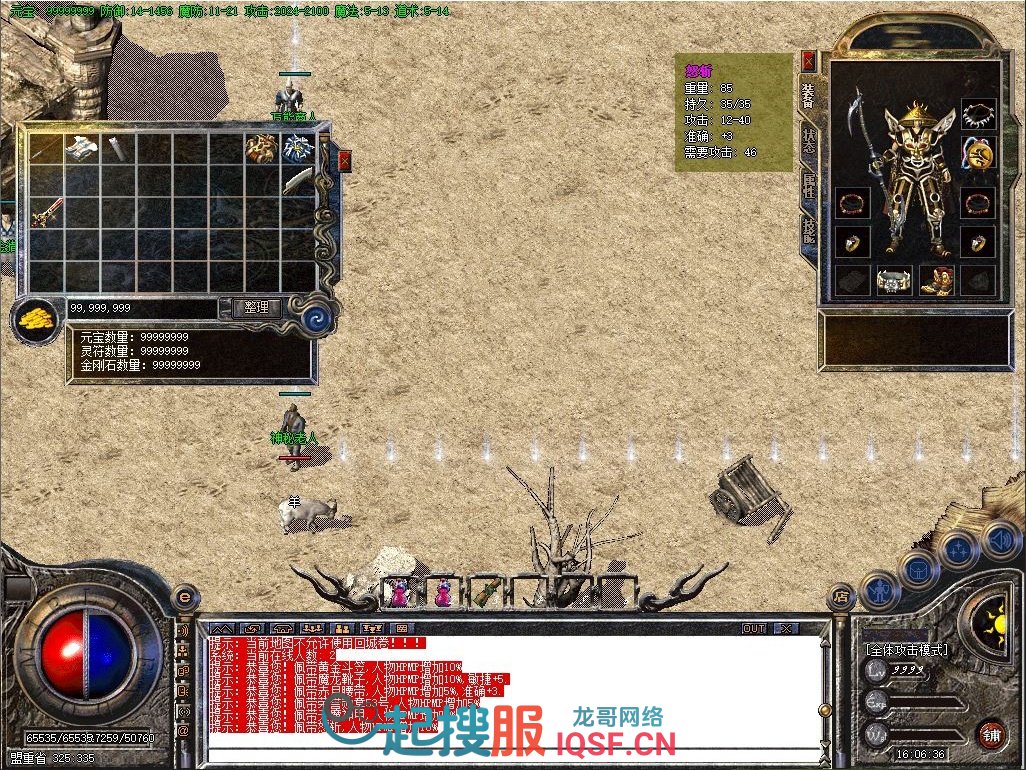1026x770 pixels.
Task: Close the inventory bag window
Action: click(345, 161)
